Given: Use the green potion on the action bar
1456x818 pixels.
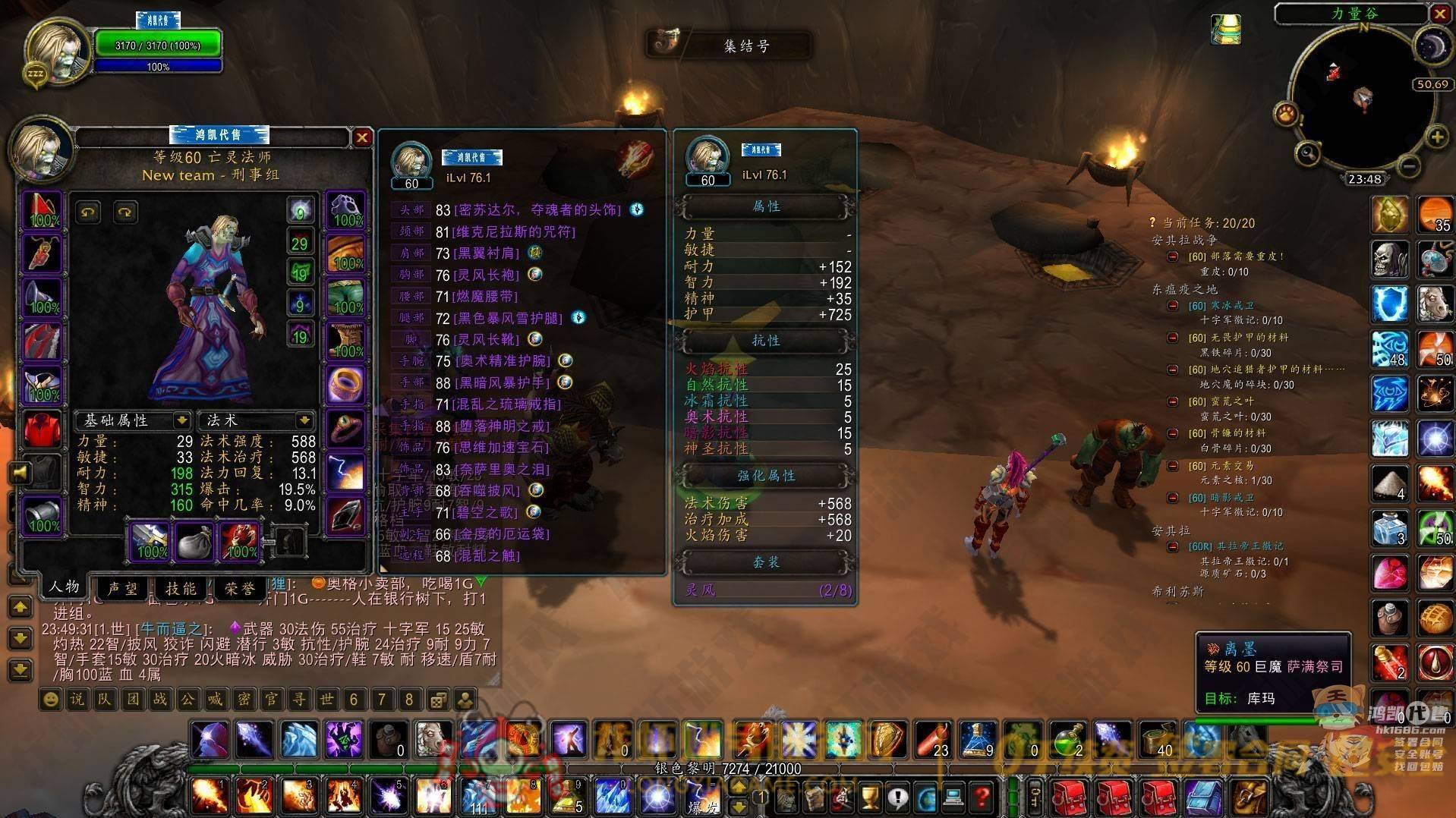Looking at the screenshot, I should (1069, 738).
